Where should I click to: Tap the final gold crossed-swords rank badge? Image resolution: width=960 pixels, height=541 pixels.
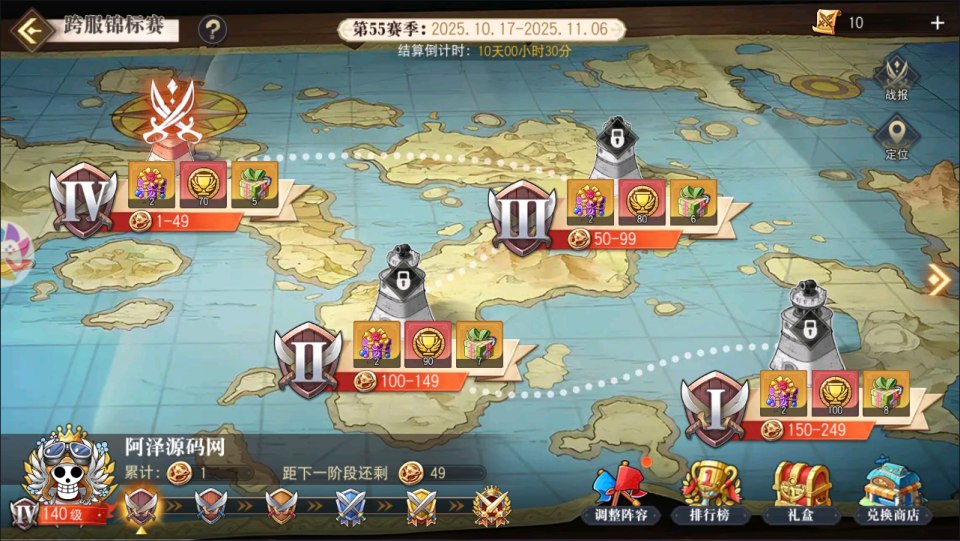(x=491, y=505)
